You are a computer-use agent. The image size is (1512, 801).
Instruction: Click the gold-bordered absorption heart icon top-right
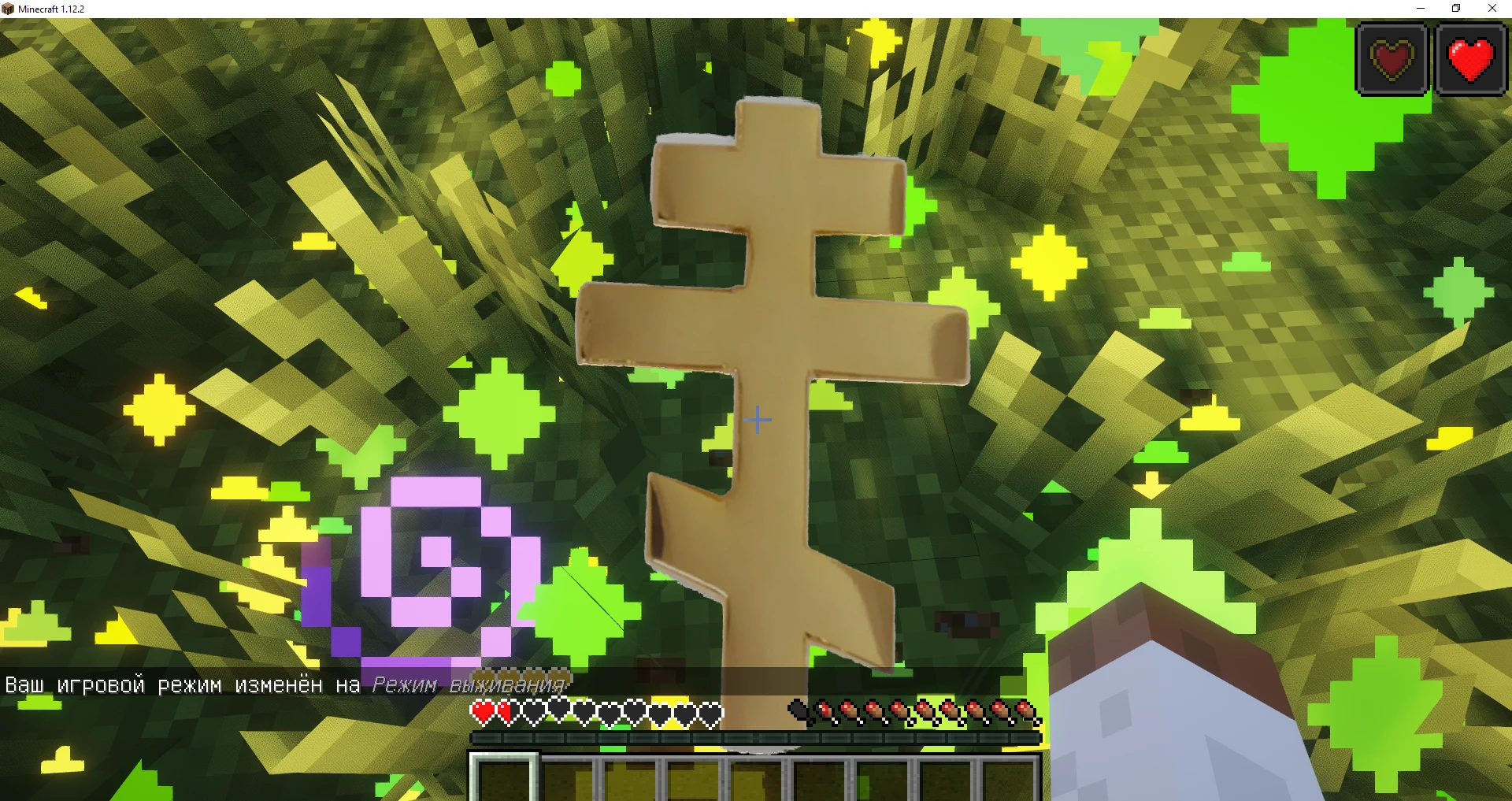pos(1392,58)
